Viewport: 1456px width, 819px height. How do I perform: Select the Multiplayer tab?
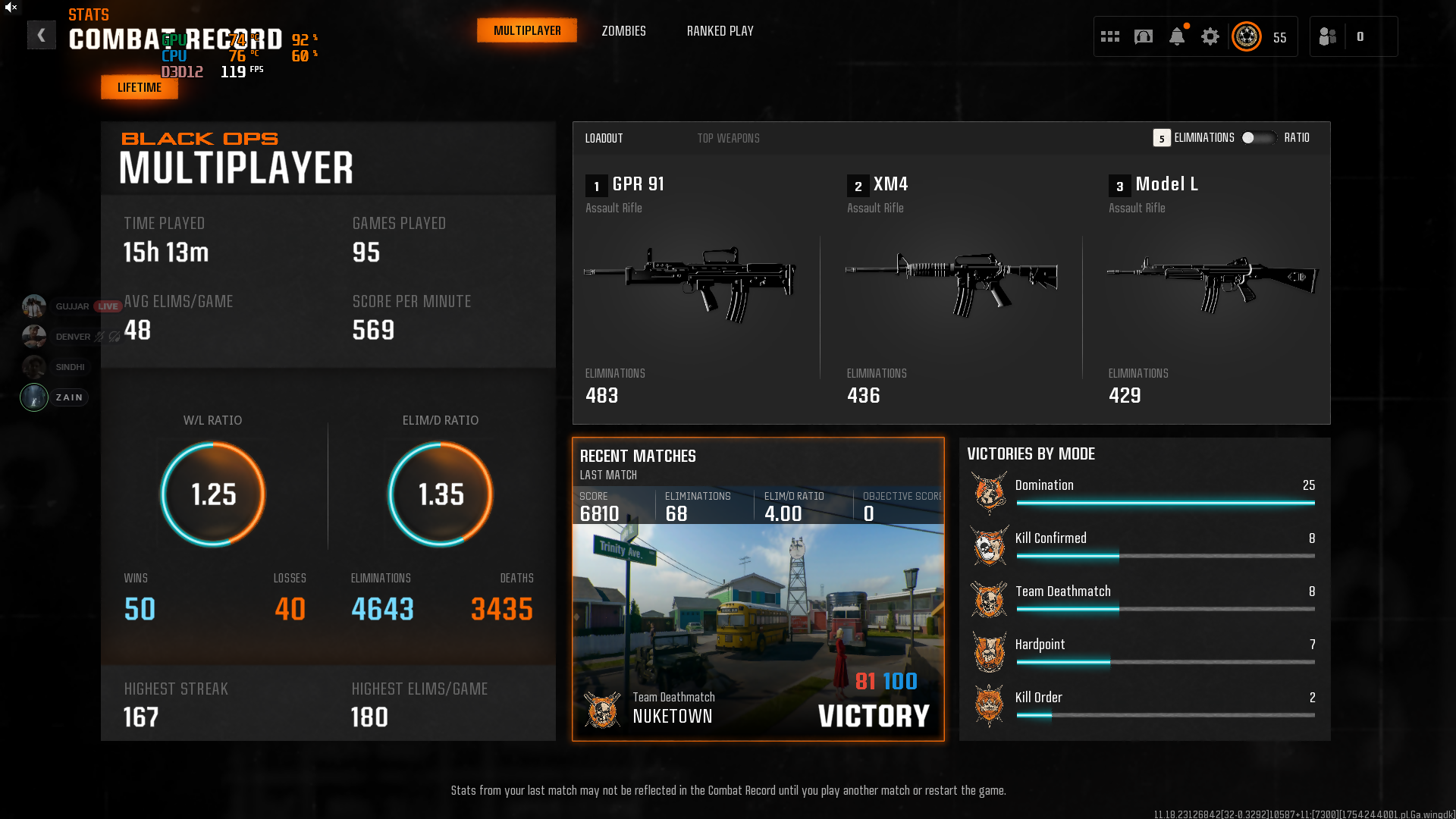(x=527, y=31)
